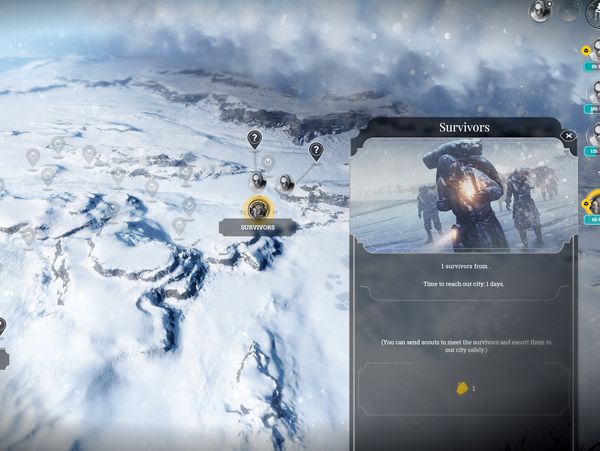The image size is (600, 451).
Task: Click the SURVIVORS label on the map
Action: tap(258, 228)
